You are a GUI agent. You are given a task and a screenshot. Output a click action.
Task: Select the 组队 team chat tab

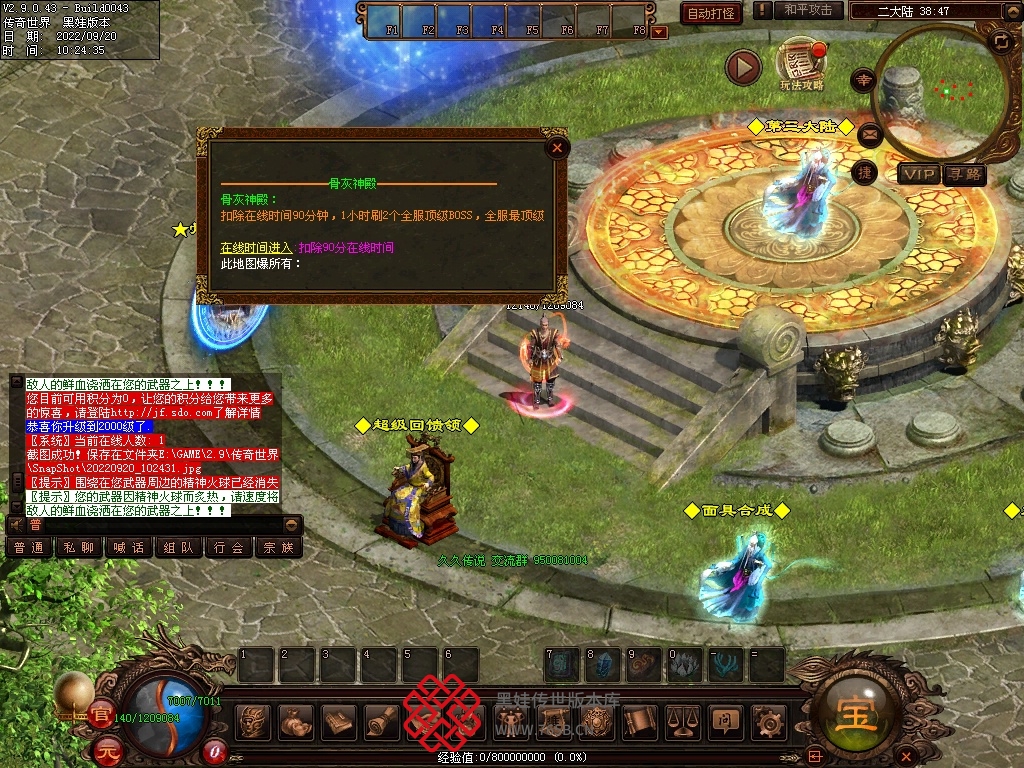179,548
